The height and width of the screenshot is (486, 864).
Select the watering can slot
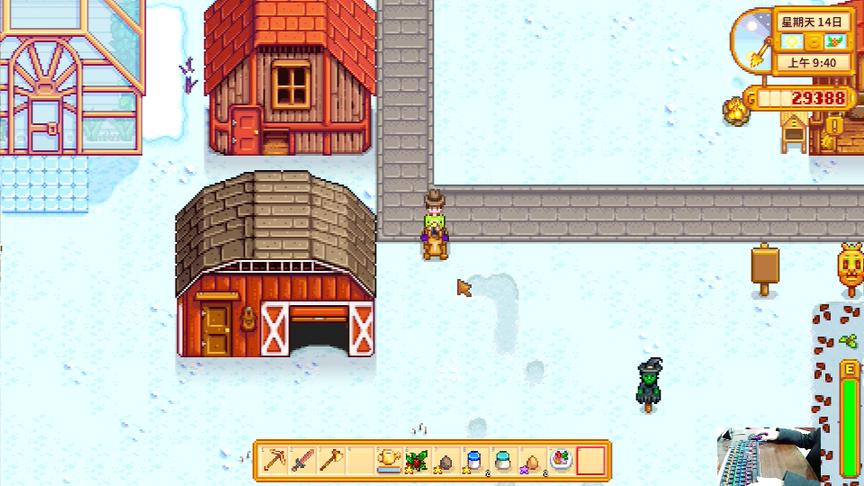click(x=389, y=460)
